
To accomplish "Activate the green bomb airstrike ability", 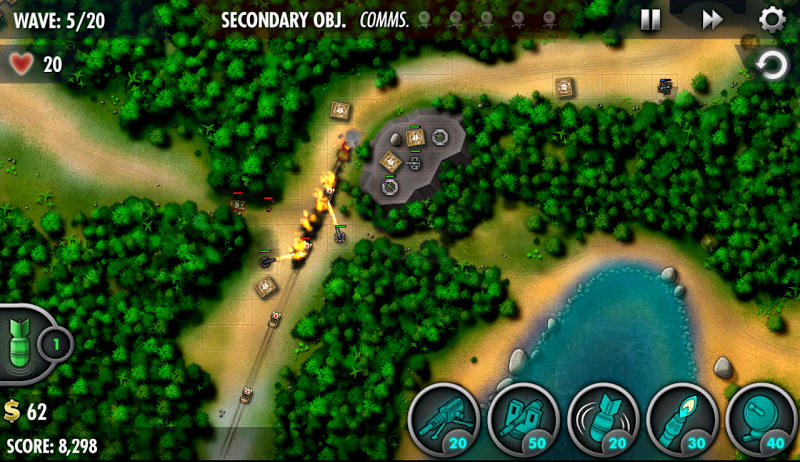I will [24, 344].
